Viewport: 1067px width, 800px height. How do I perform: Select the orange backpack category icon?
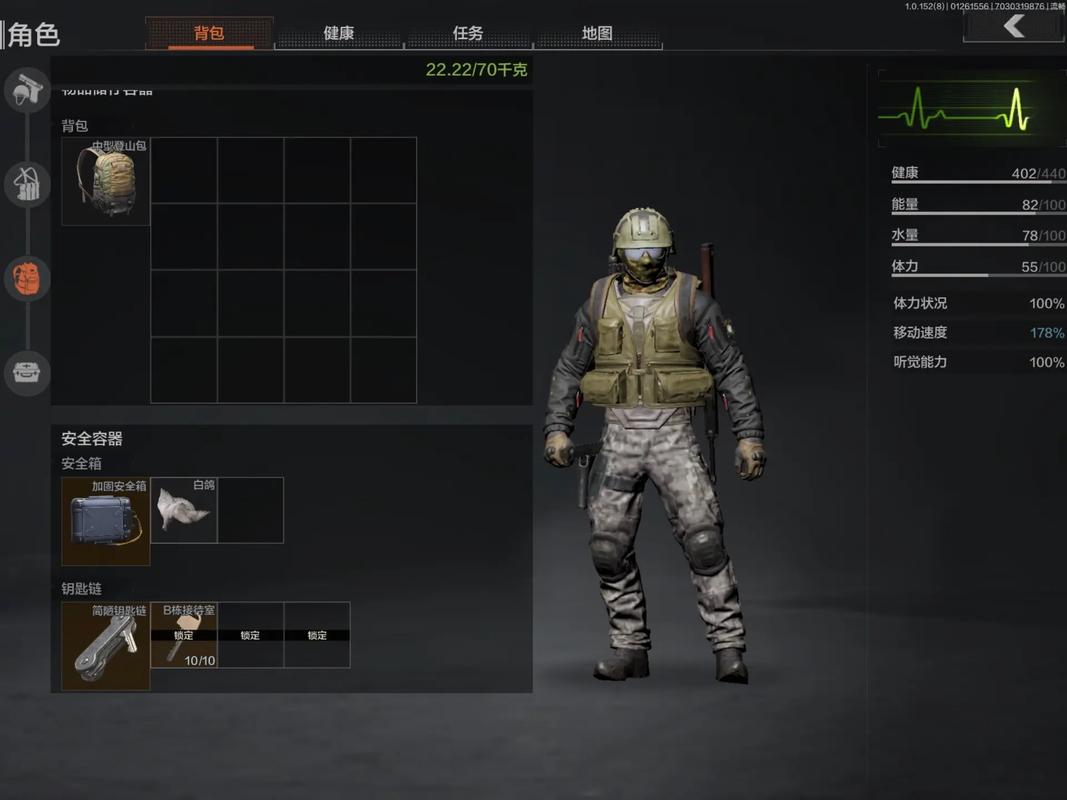(x=27, y=278)
